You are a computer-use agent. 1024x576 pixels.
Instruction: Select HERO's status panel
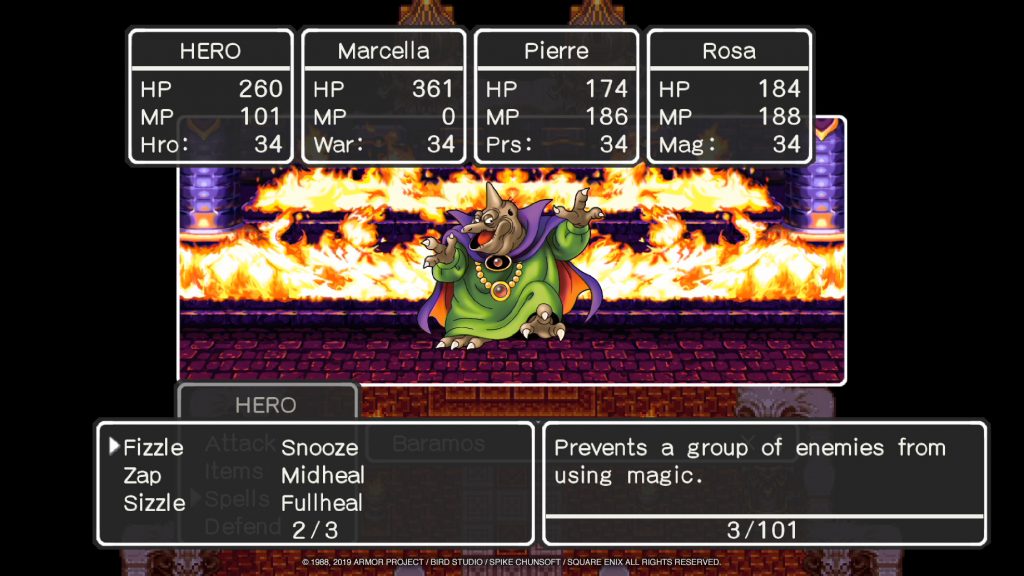(x=210, y=96)
